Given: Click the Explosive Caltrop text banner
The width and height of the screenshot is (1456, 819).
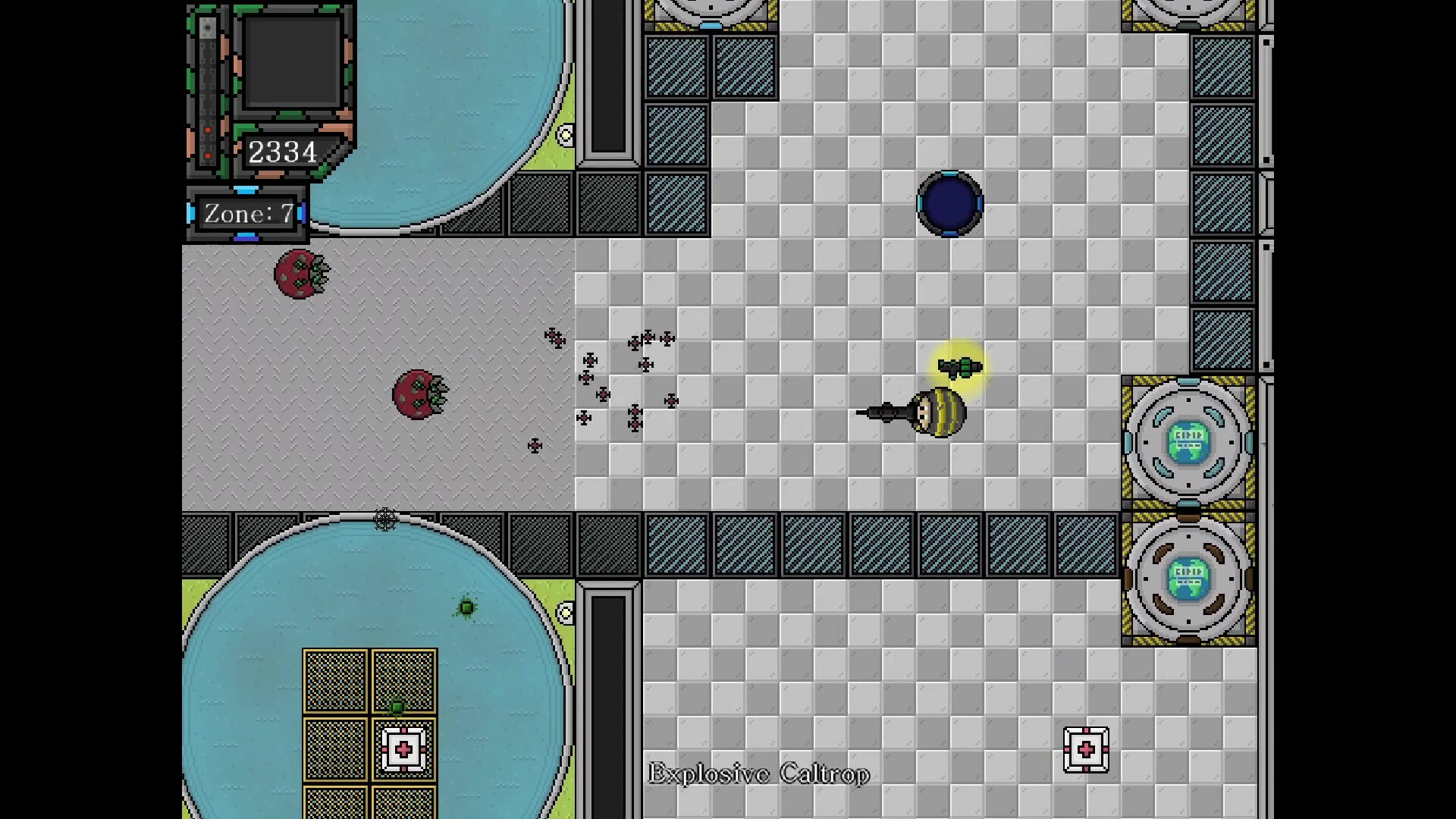Looking at the screenshot, I should click(x=758, y=774).
